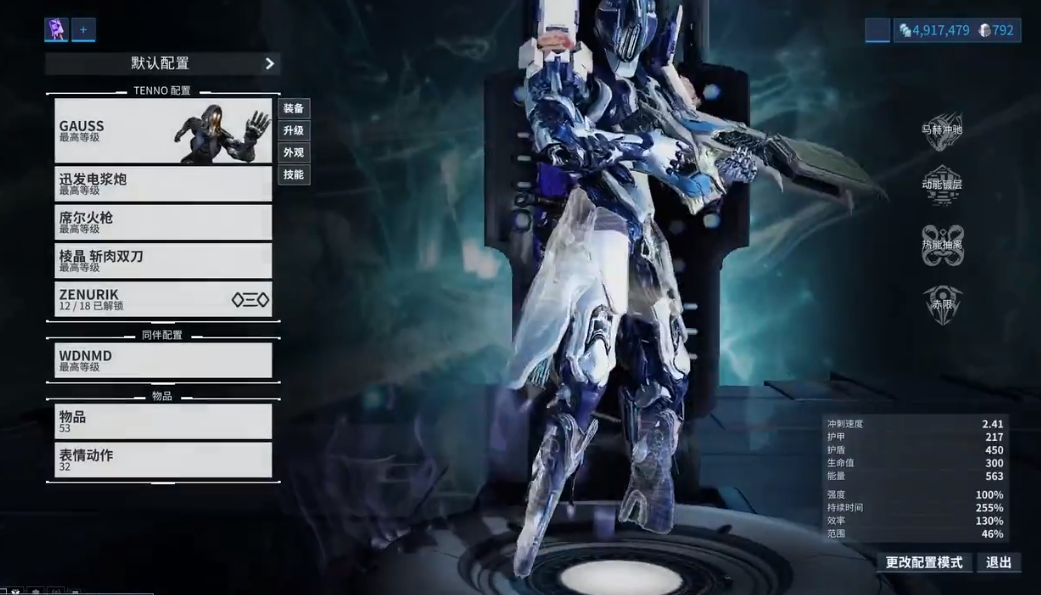Choose the 席尔火枪 secondary weapon slot
The height and width of the screenshot is (595, 1041).
(163, 222)
